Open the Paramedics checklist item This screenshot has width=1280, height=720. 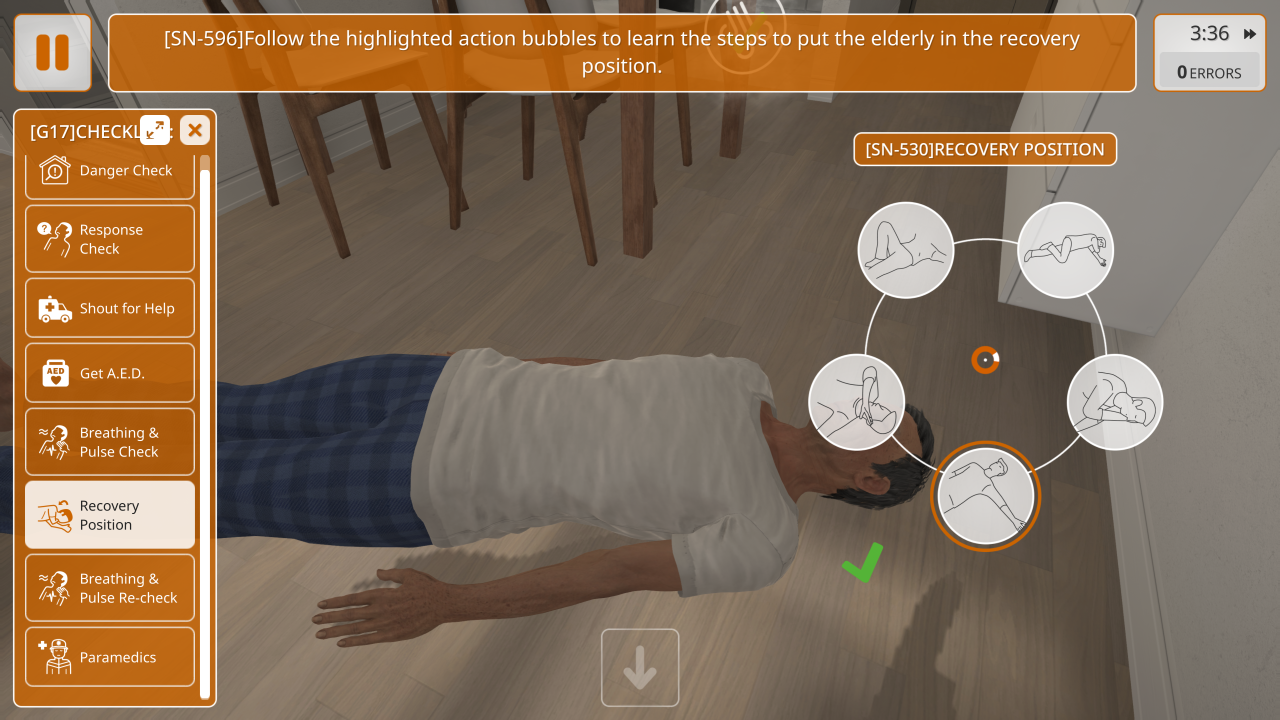tap(110, 657)
